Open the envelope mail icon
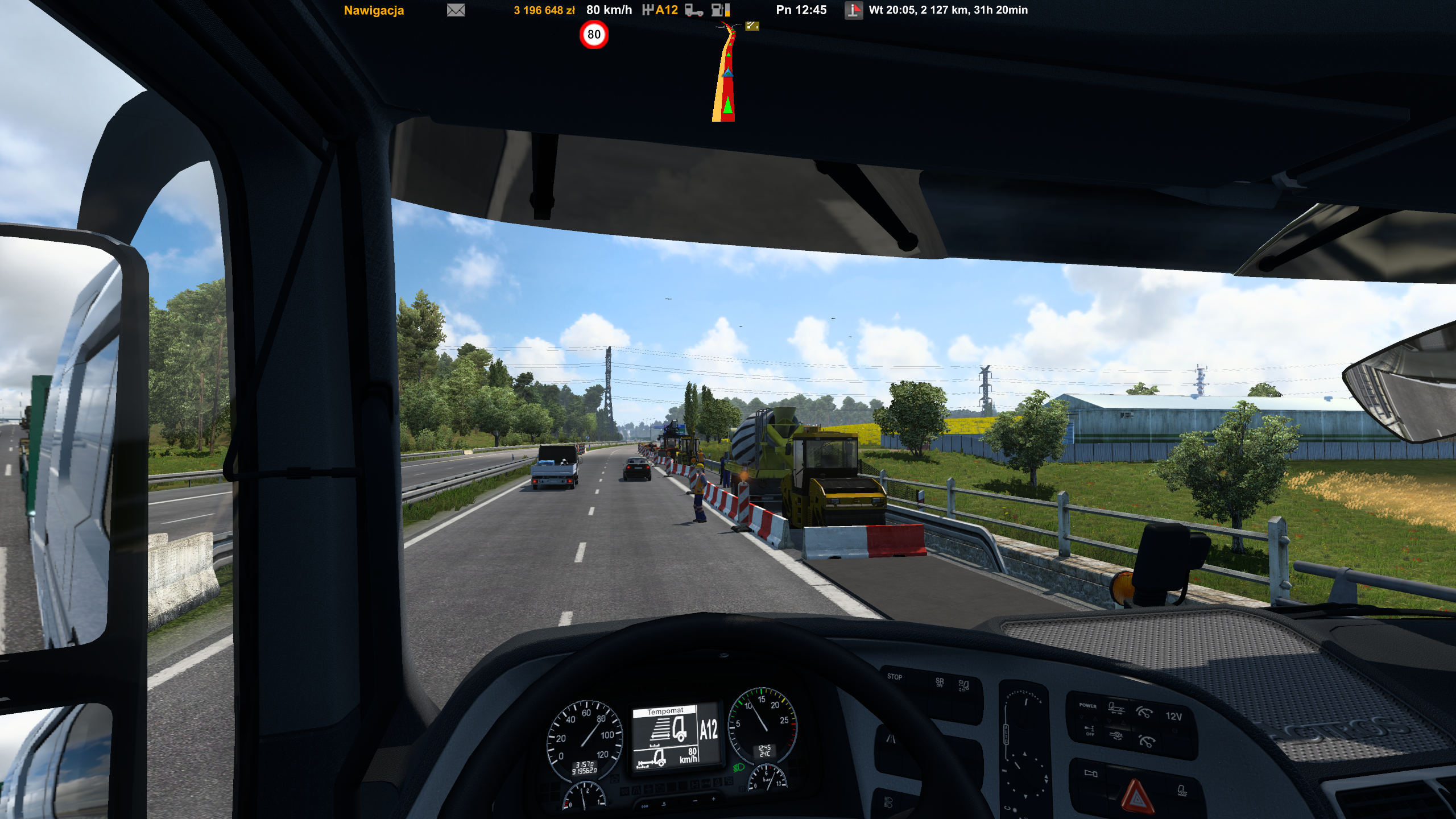This screenshot has height=819, width=1456. pyautogui.click(x=456, y=10)
